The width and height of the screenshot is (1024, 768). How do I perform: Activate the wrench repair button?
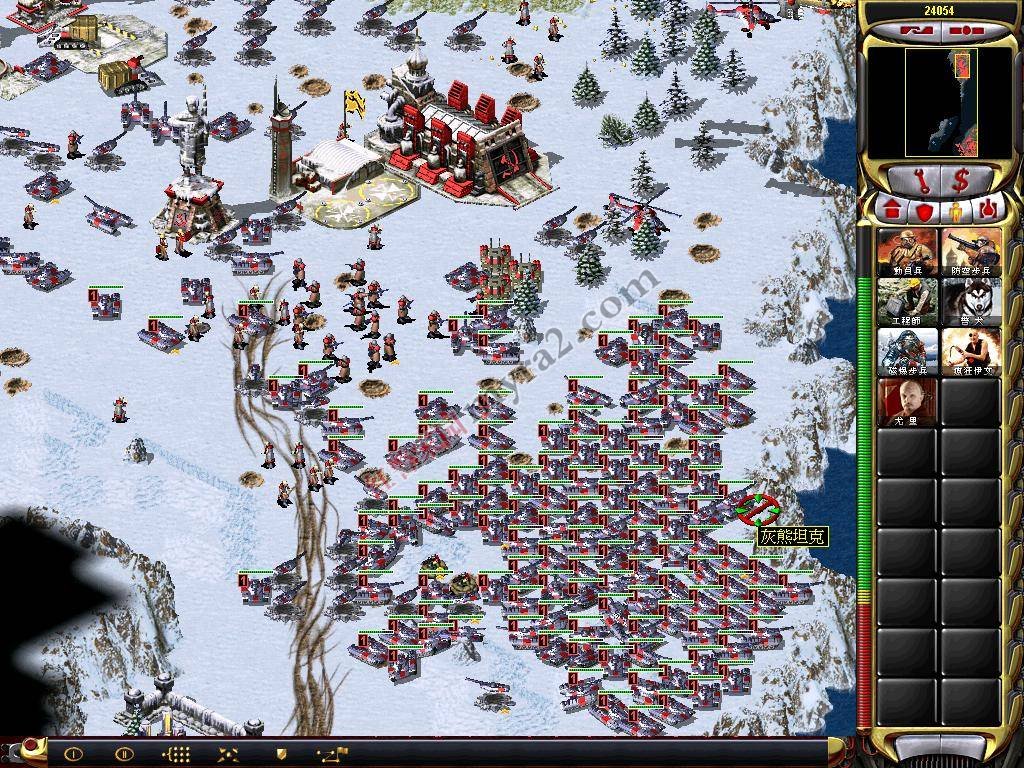pos(915,181)
